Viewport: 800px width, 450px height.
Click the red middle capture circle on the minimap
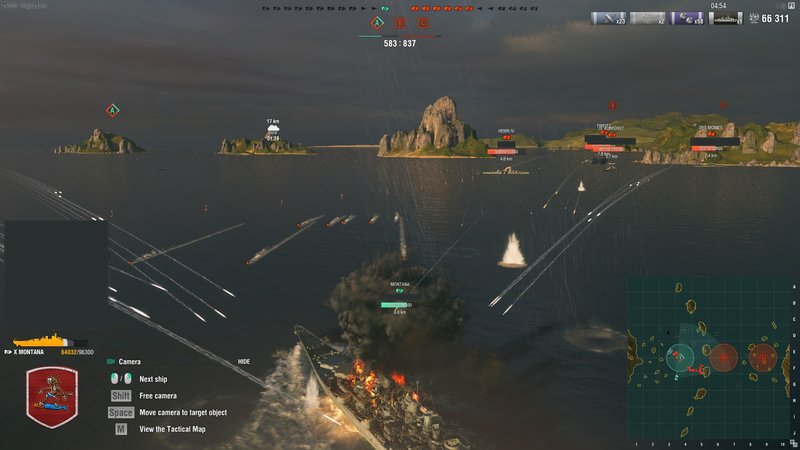click(724, 355)
